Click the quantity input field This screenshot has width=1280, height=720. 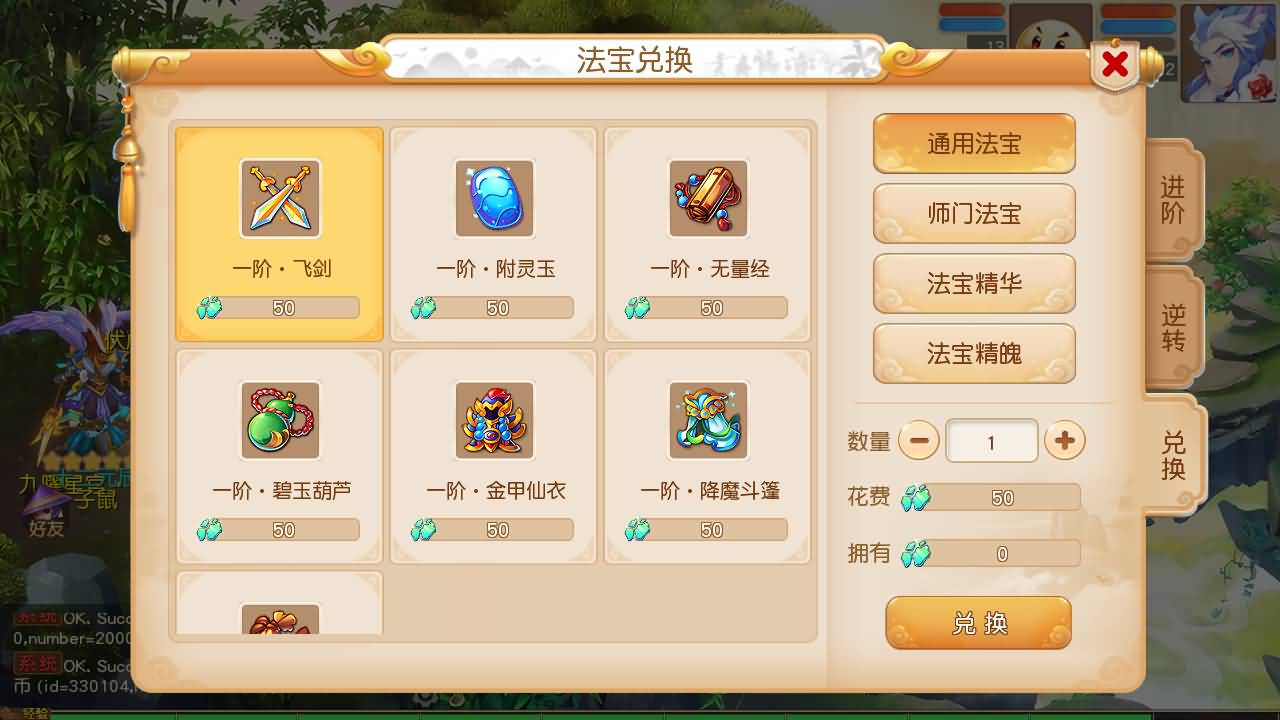(x=991, y=440)
